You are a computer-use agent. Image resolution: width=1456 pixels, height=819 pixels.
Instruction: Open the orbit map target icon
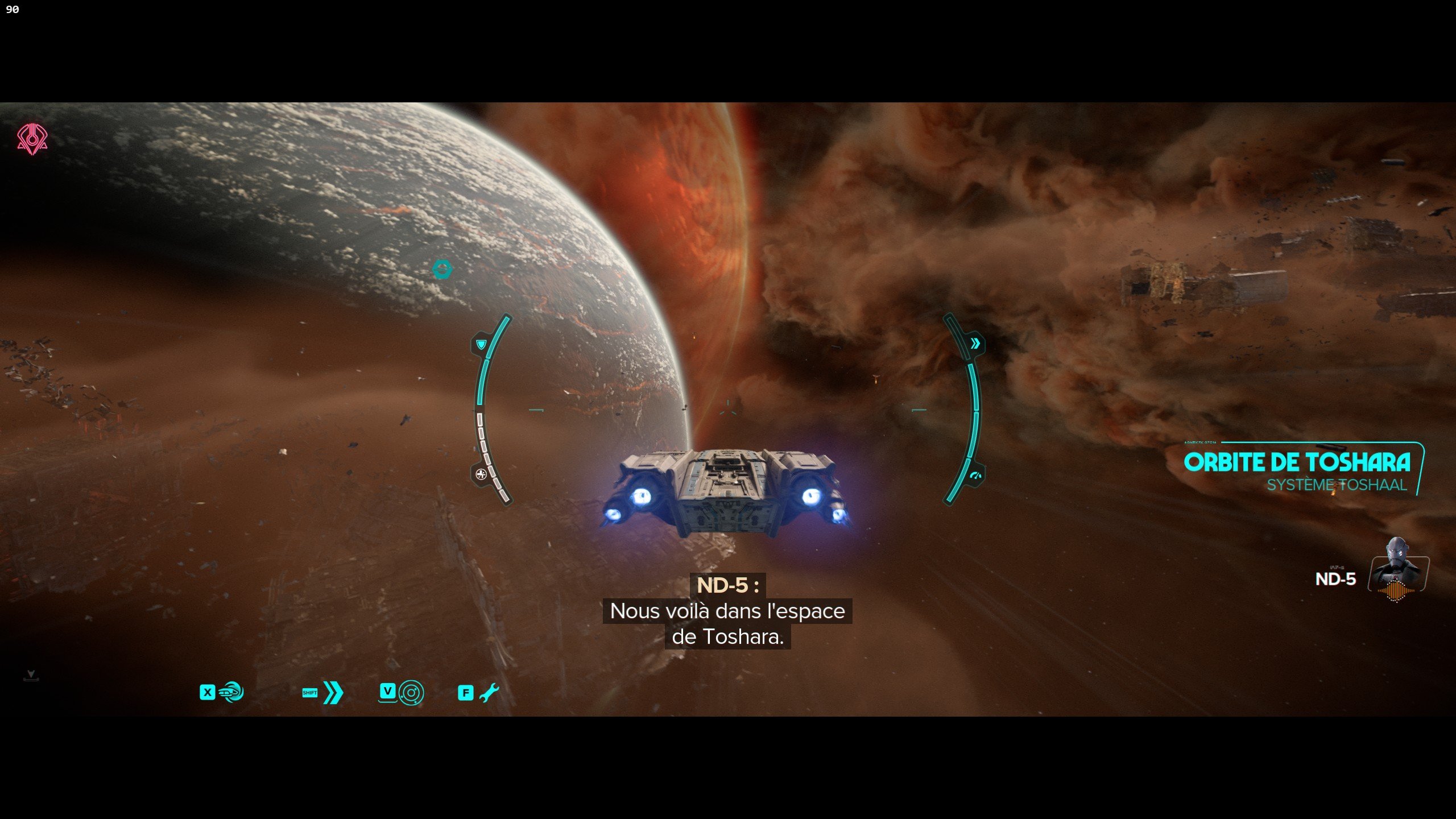(x=411, y=693)
